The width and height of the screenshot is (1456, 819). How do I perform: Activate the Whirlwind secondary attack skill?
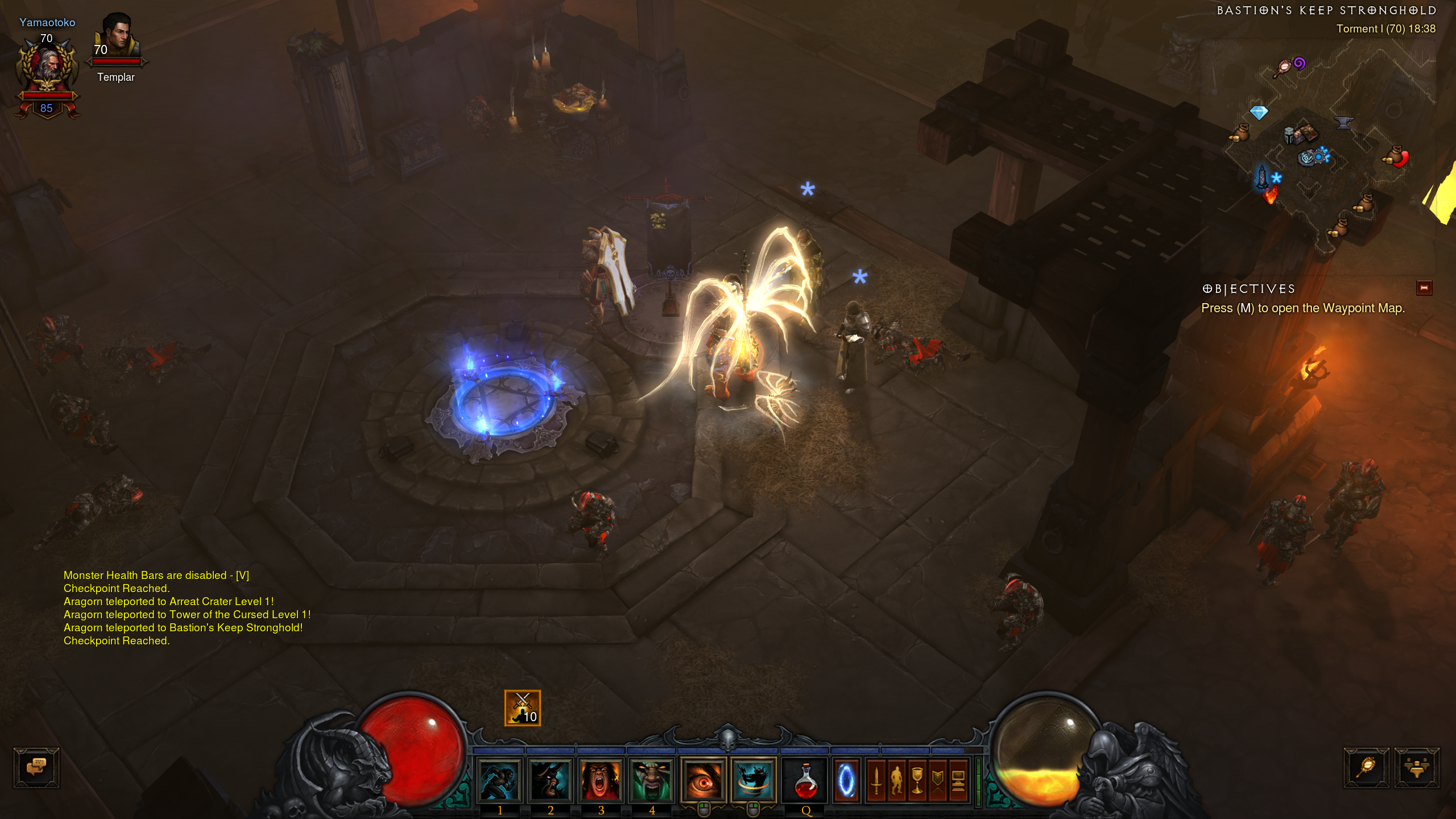754,780
